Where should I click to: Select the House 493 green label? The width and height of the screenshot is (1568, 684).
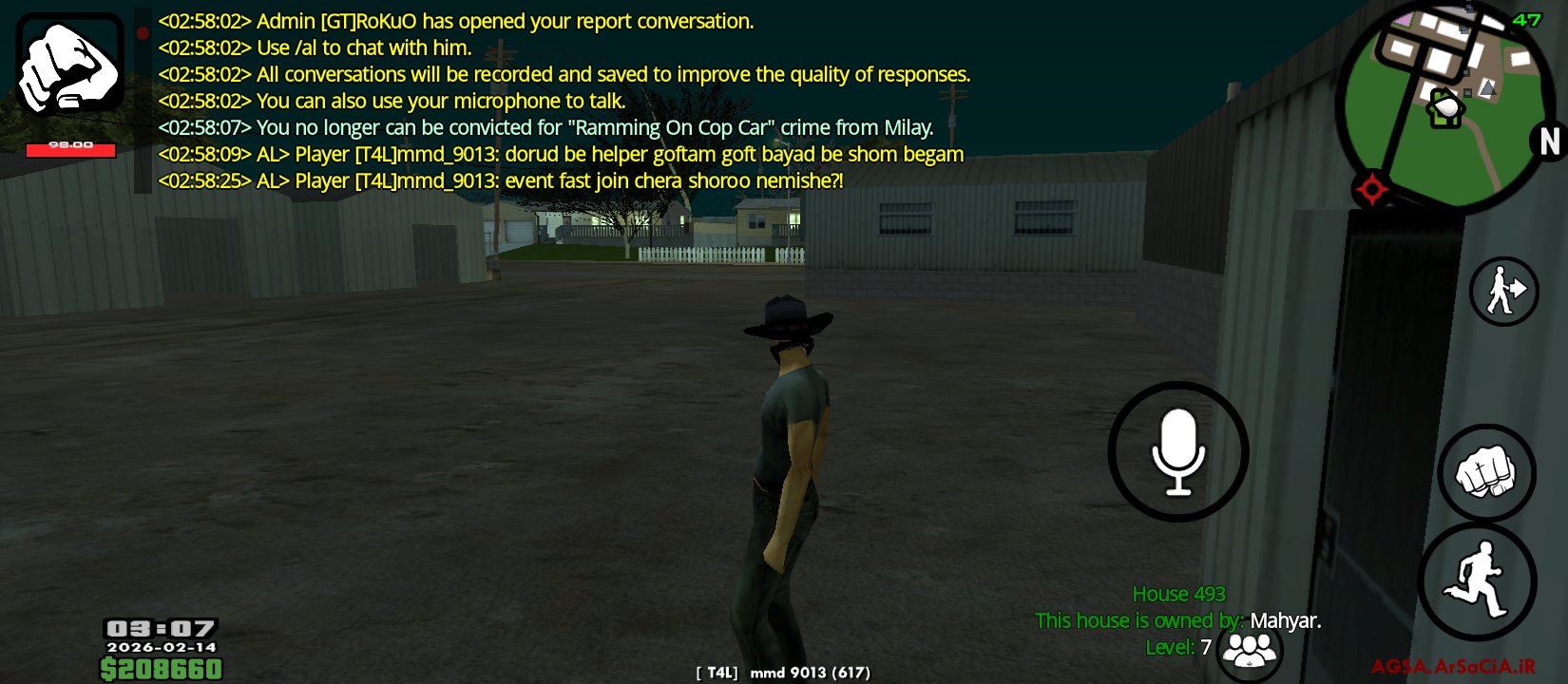pos(1177,593)
